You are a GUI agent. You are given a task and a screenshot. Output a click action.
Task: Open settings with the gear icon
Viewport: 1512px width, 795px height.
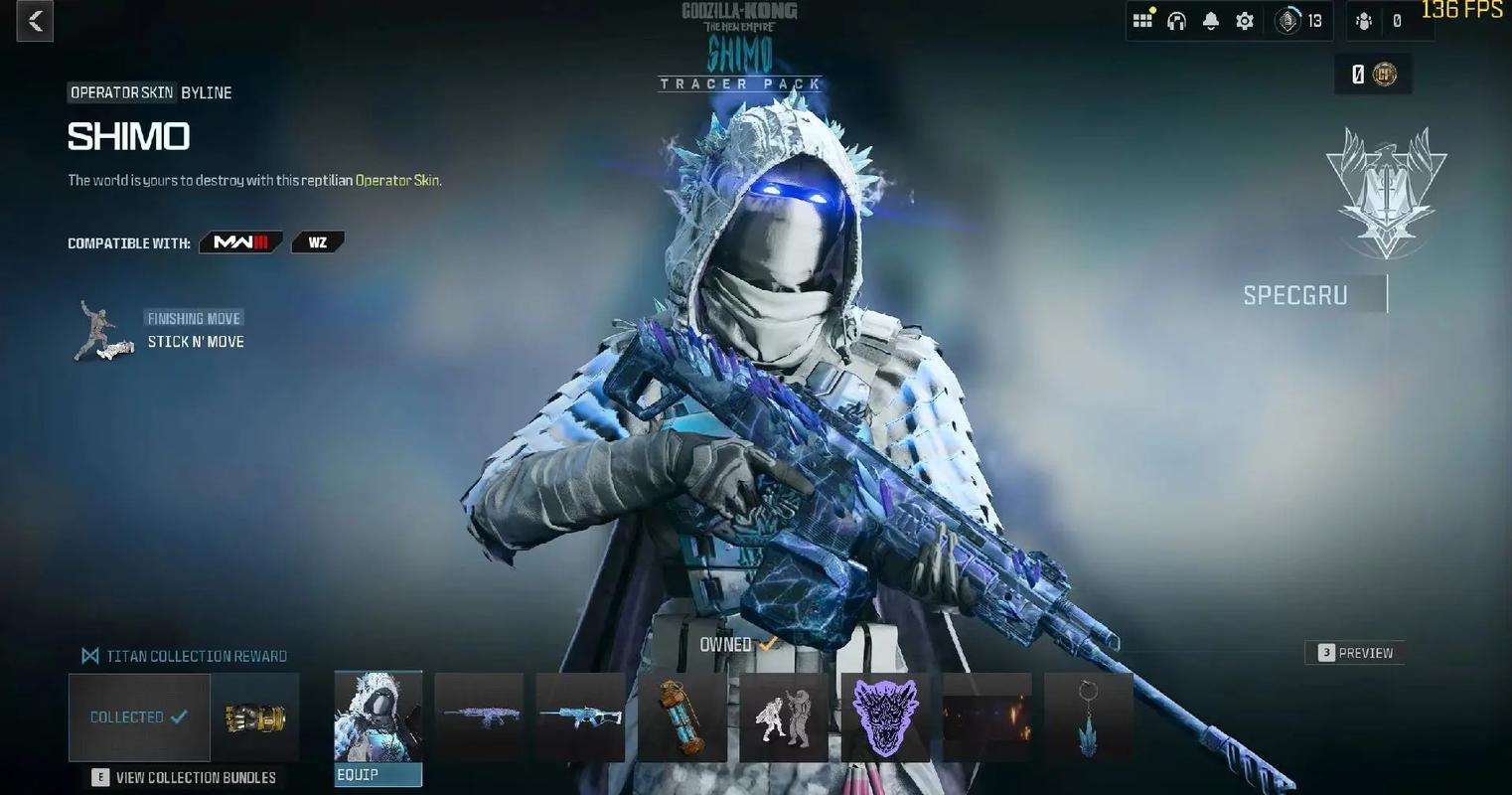pos(1244,21)
